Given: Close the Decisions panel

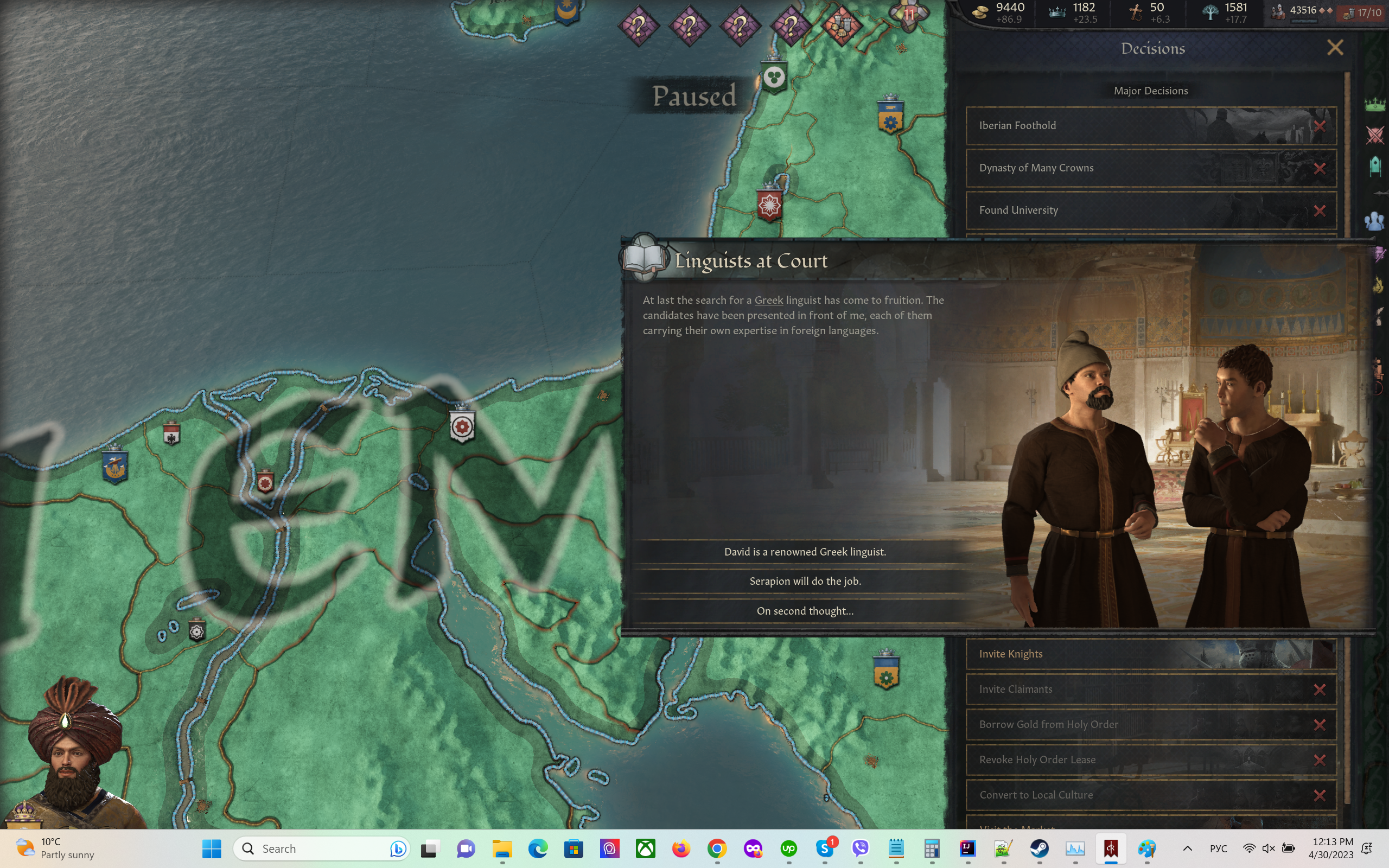Looking at the screenshot, I should tap(1335, 48).
